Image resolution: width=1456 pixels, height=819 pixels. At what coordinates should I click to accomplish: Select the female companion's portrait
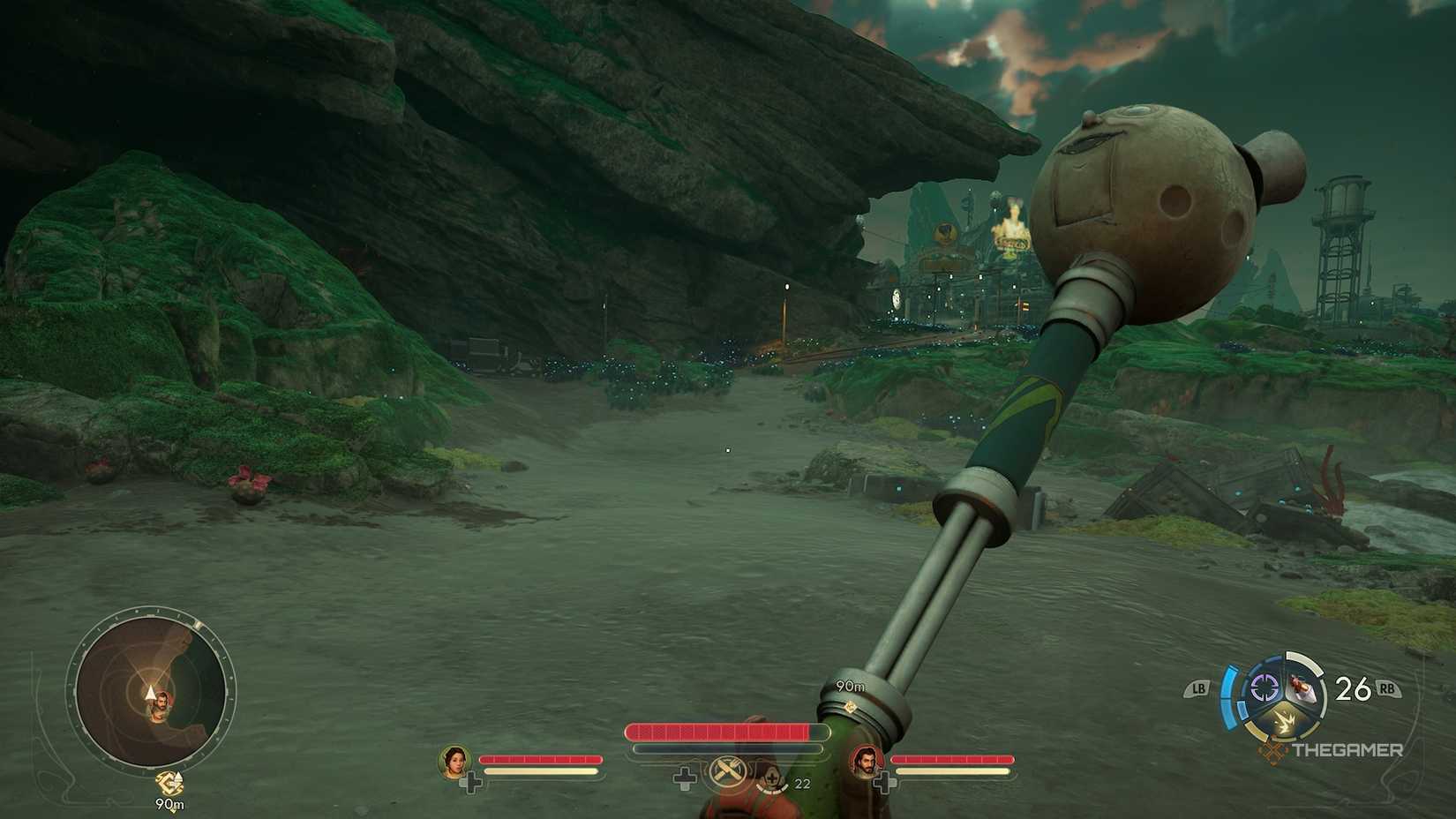point(454,763)
